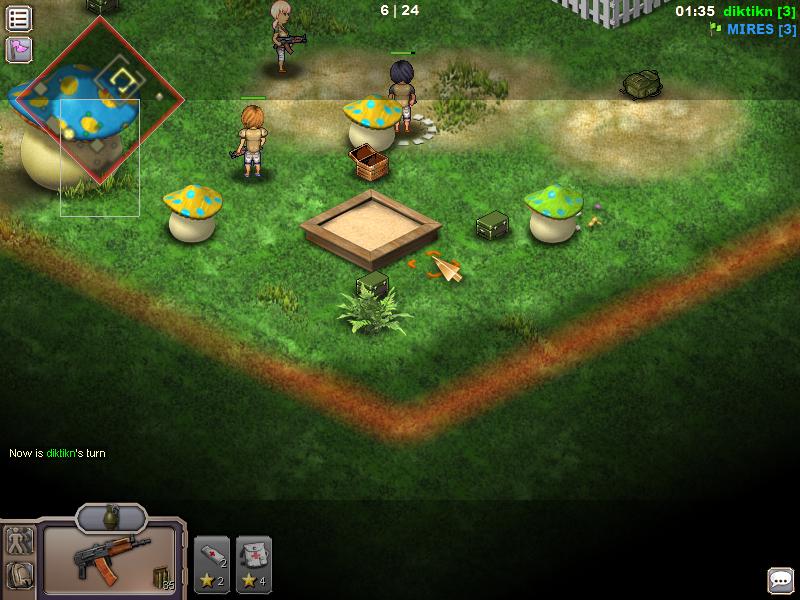Click the diamond-shaped minimap
The image size is (800, 600).
[x=97, y=99]
